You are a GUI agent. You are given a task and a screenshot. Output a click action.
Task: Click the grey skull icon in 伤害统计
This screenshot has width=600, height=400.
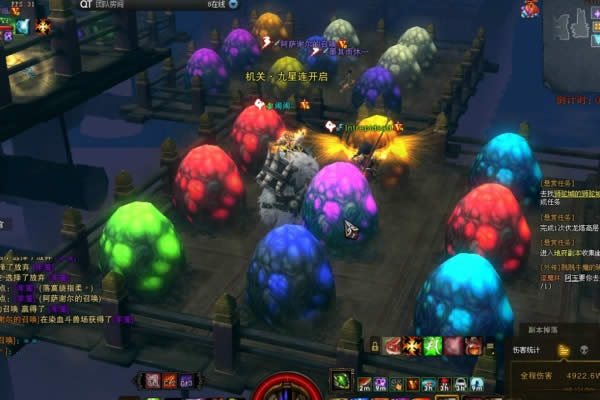point(585,350)
